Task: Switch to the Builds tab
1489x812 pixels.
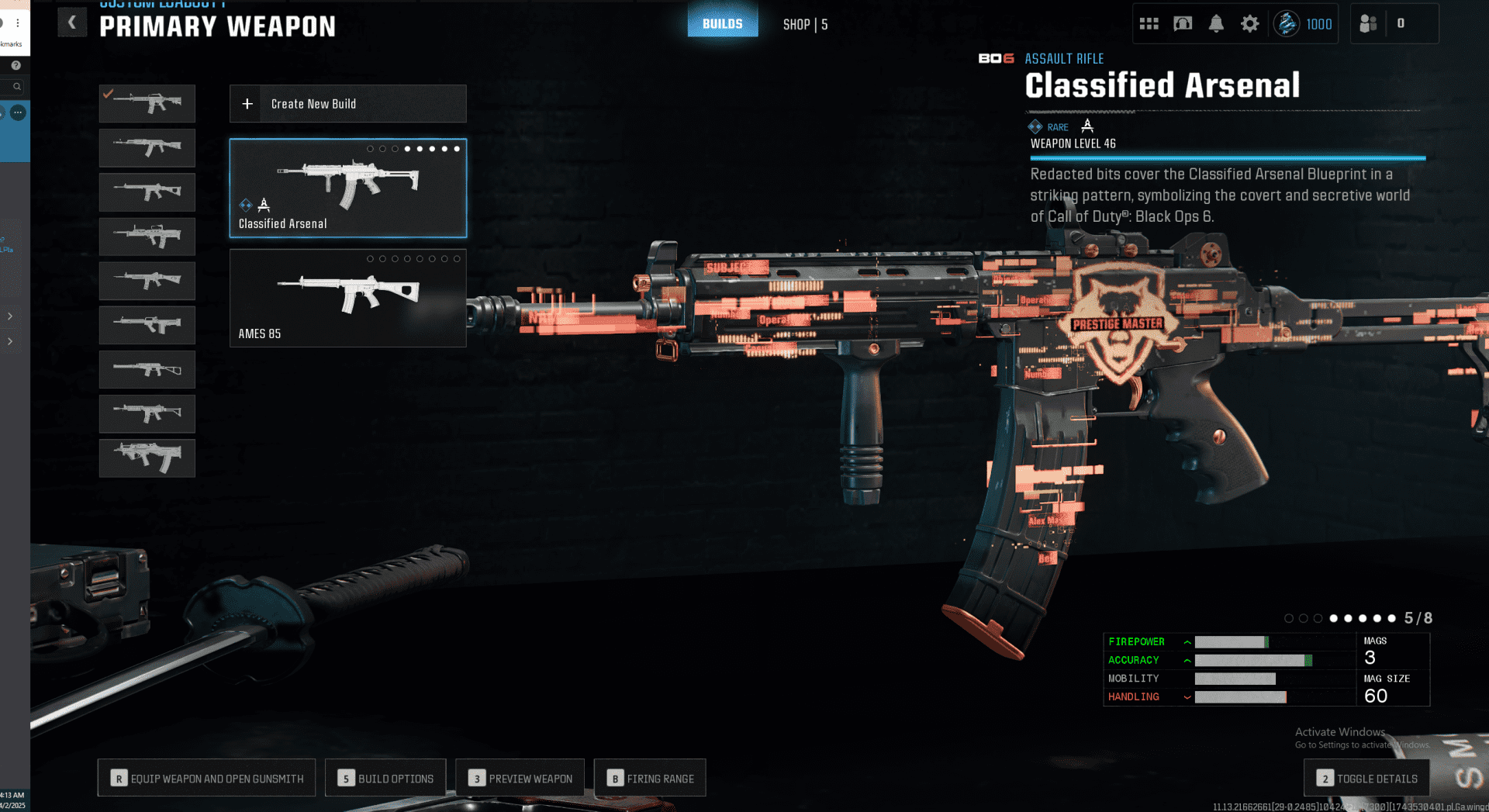Action: pos(722,23)
